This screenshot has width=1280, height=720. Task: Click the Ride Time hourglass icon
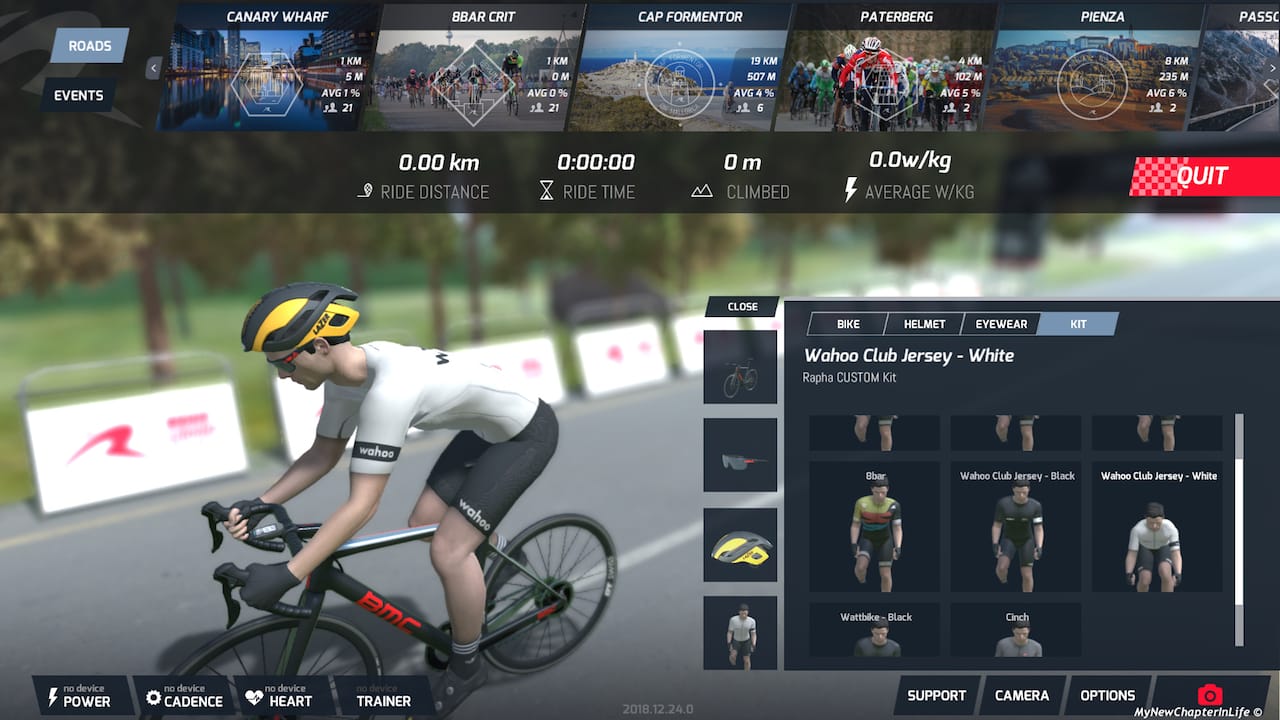548,191
